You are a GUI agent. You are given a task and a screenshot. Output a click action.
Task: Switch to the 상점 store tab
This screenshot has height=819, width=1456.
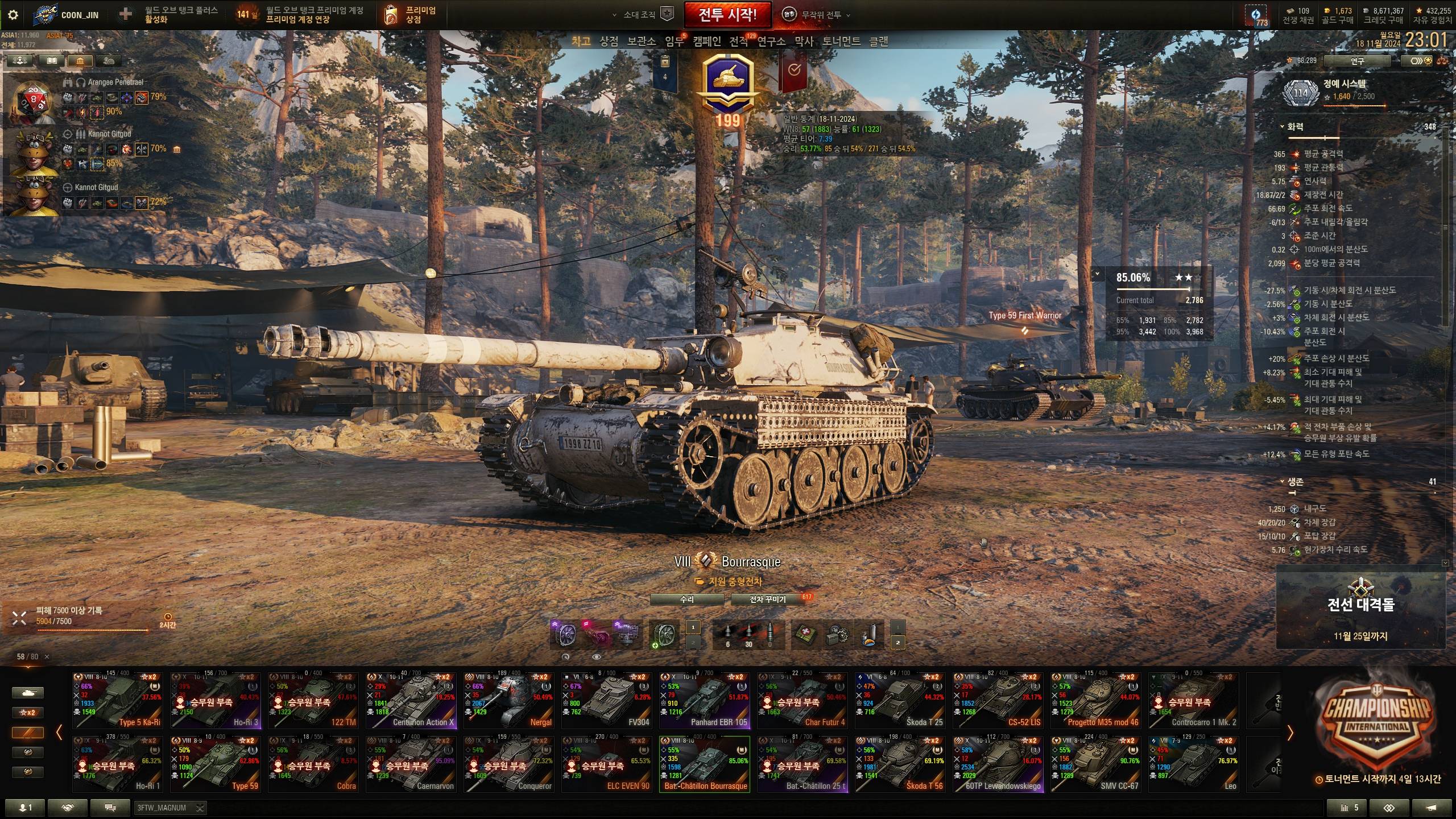[x=609, y=41]
